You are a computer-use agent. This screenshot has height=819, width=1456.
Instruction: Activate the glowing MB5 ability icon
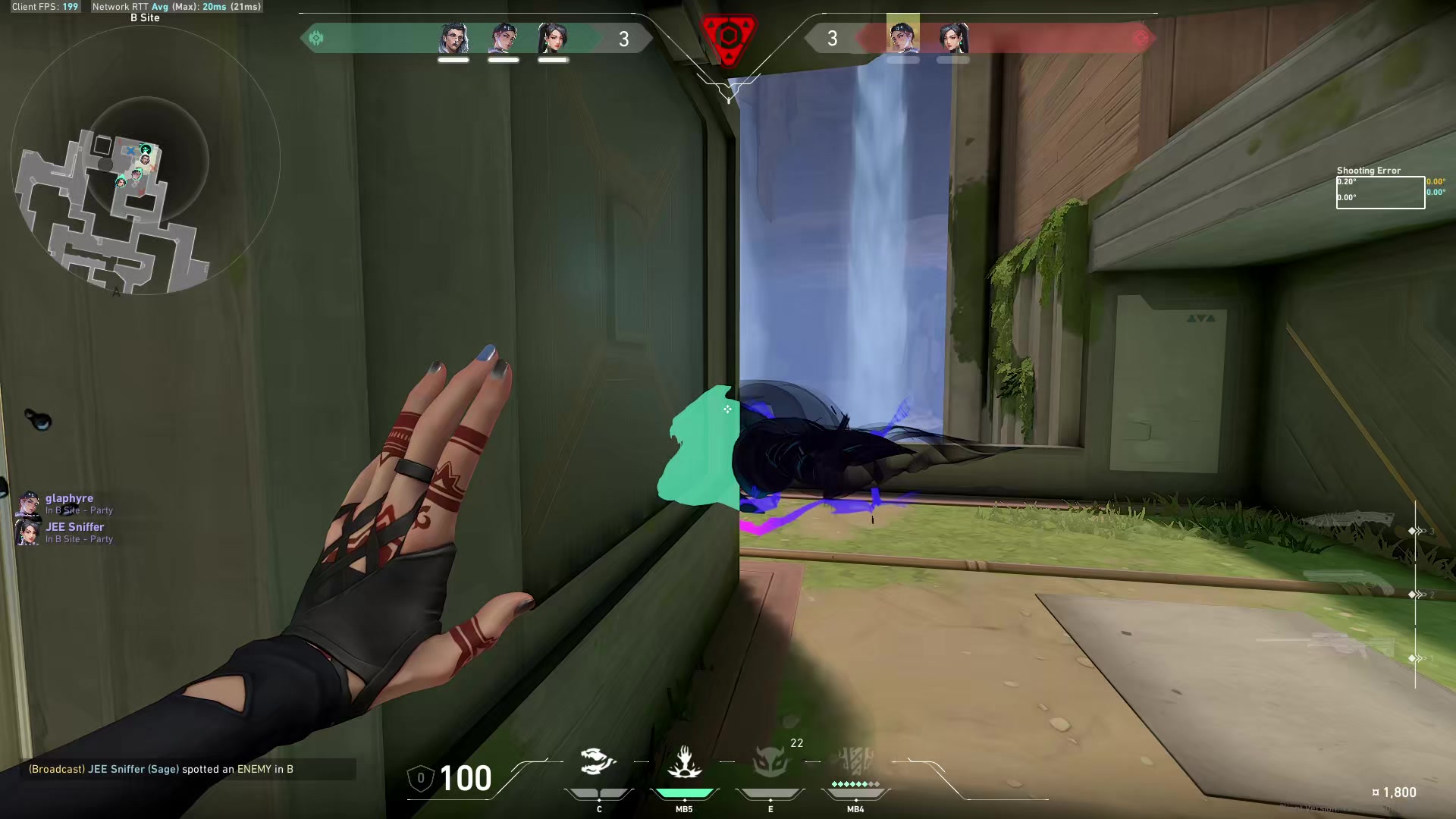tap(685, 764)
